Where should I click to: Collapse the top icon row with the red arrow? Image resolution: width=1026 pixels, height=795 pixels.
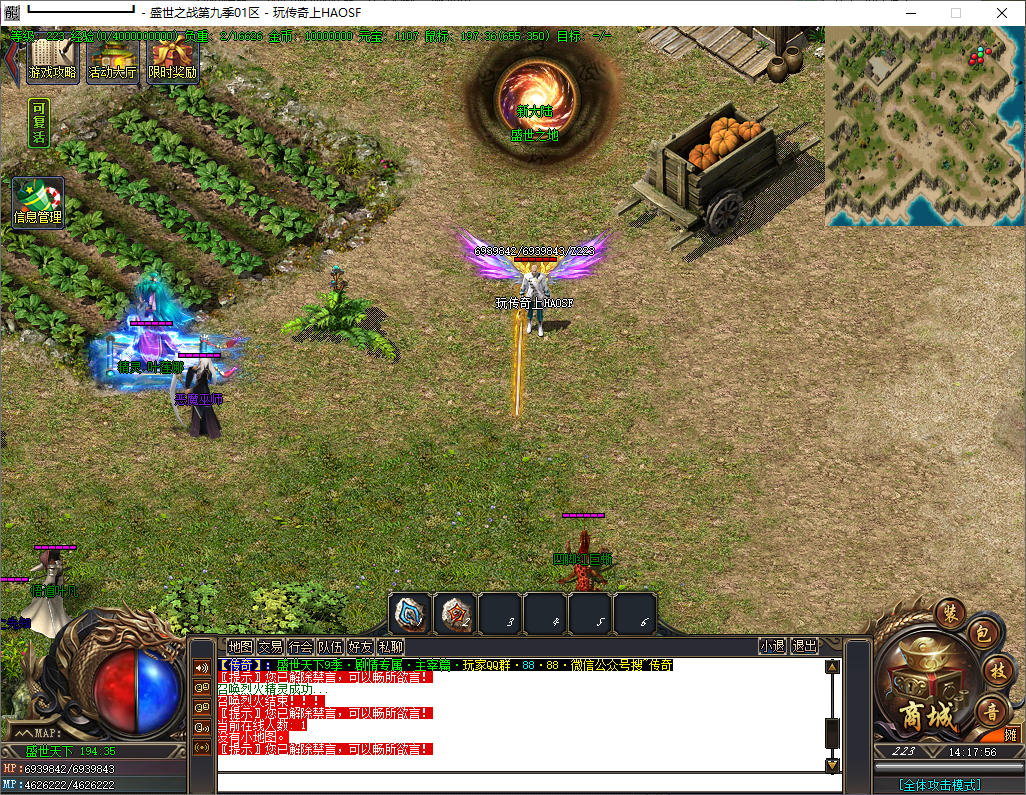(12, 60)
